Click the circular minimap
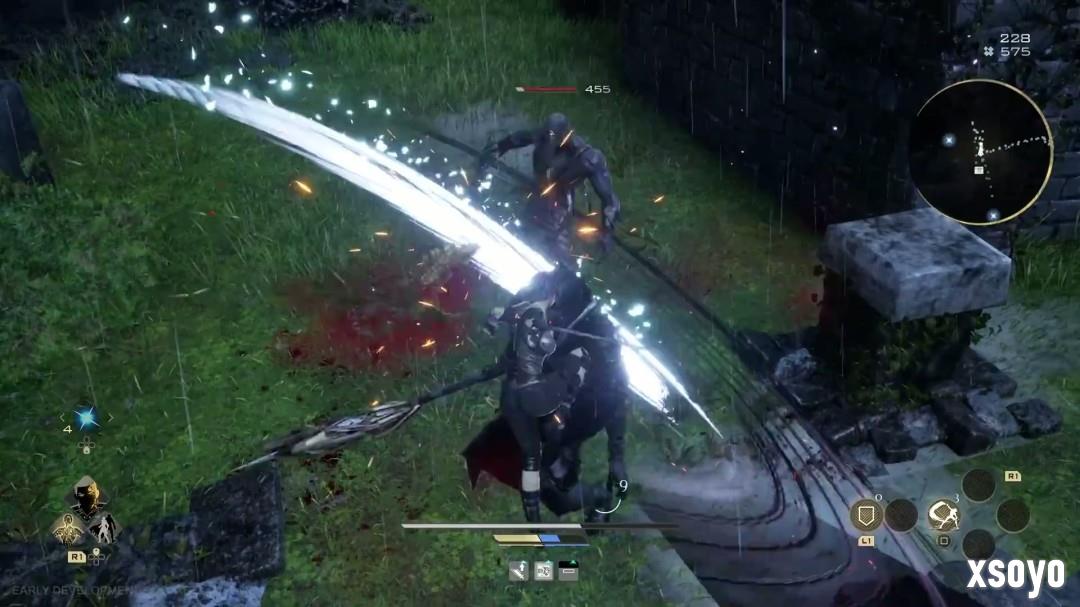Image resolution: width=1080 pixels, height=607 pixels. pyautogui.click(x=980, y=152)
